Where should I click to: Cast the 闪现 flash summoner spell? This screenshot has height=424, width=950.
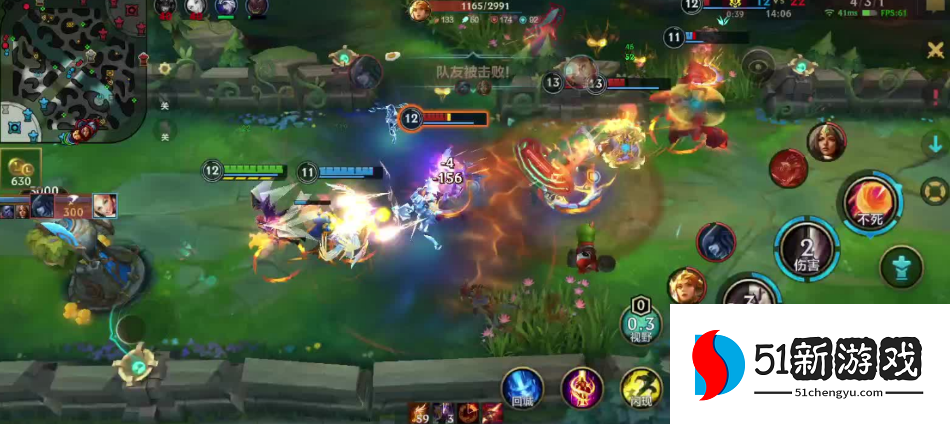[639, 388]
